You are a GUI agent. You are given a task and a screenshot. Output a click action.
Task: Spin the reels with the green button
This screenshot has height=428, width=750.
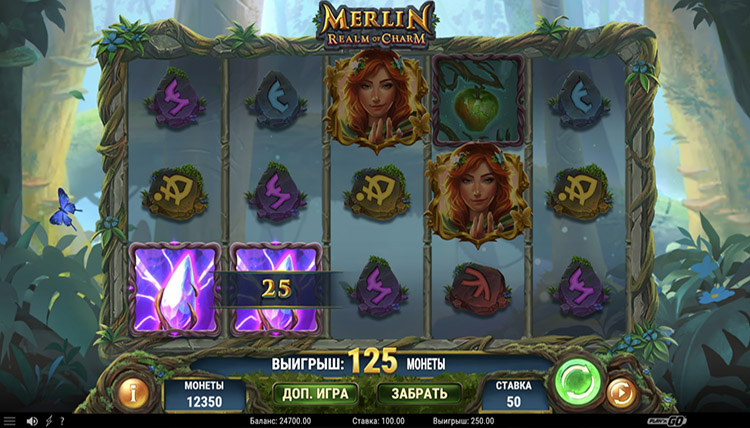tap(576, 379)
